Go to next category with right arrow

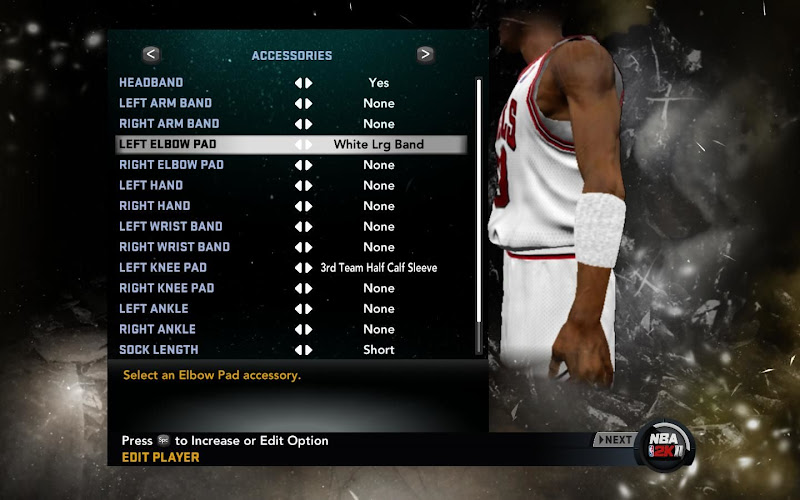(425, 55)
